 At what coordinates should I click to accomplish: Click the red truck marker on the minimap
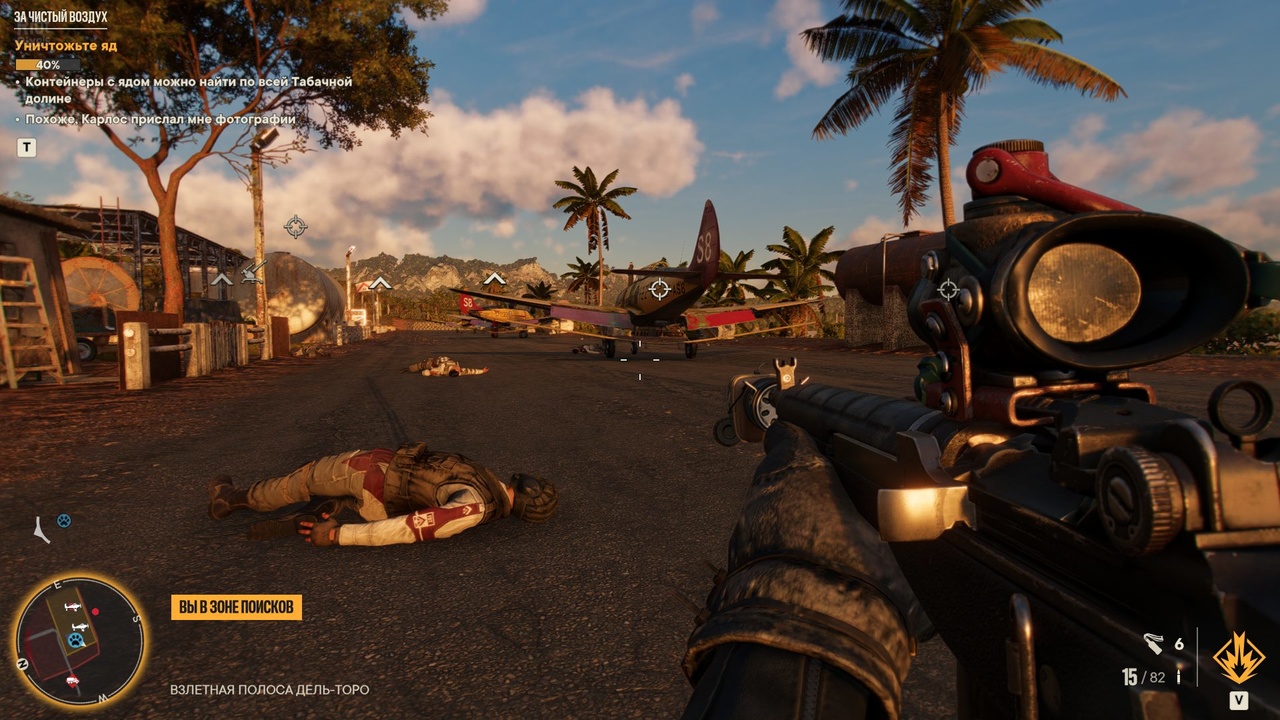pos(72,681)
